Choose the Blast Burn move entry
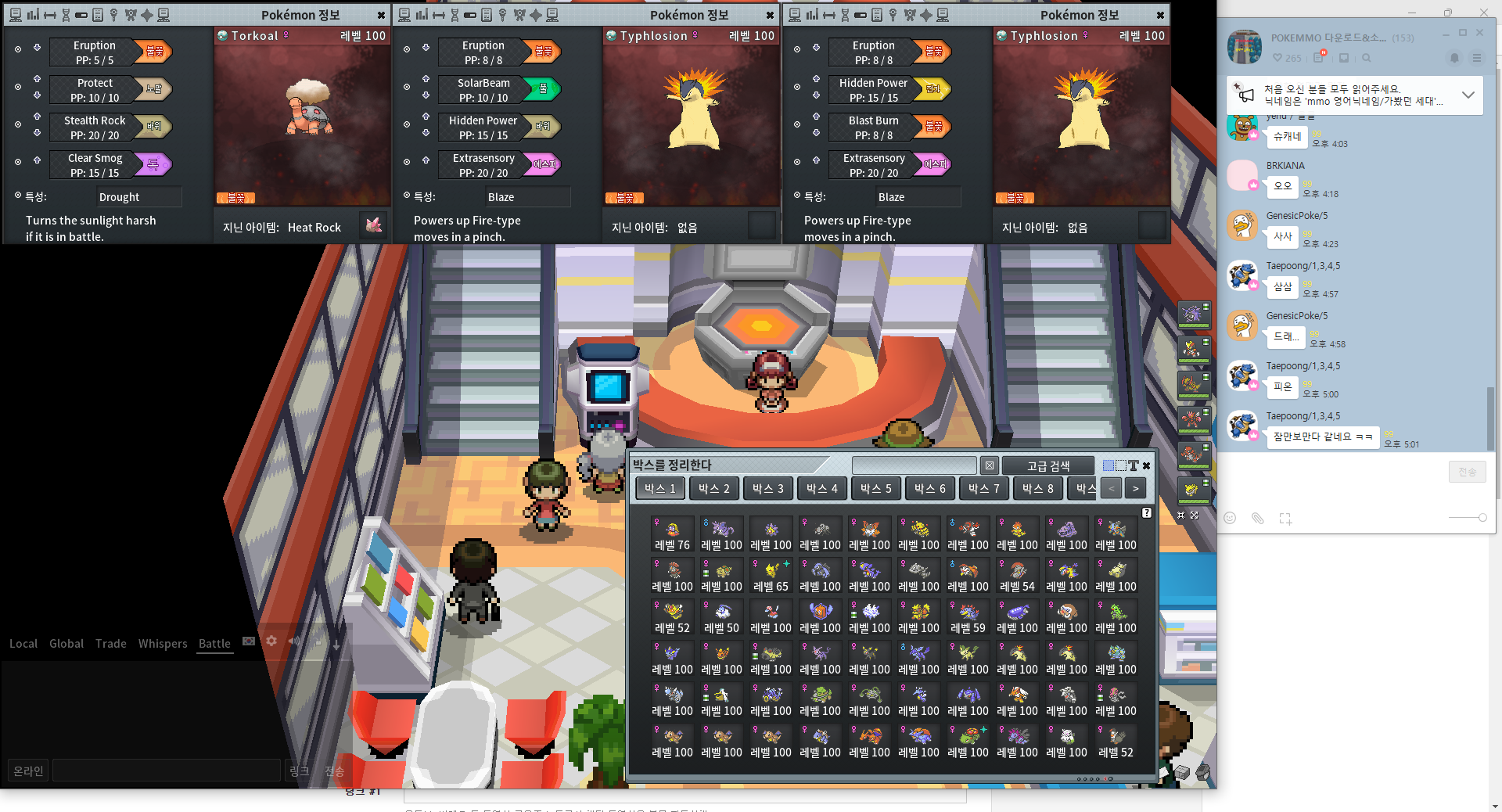Viewport: 1502px width, 812px height. (873, 127)
